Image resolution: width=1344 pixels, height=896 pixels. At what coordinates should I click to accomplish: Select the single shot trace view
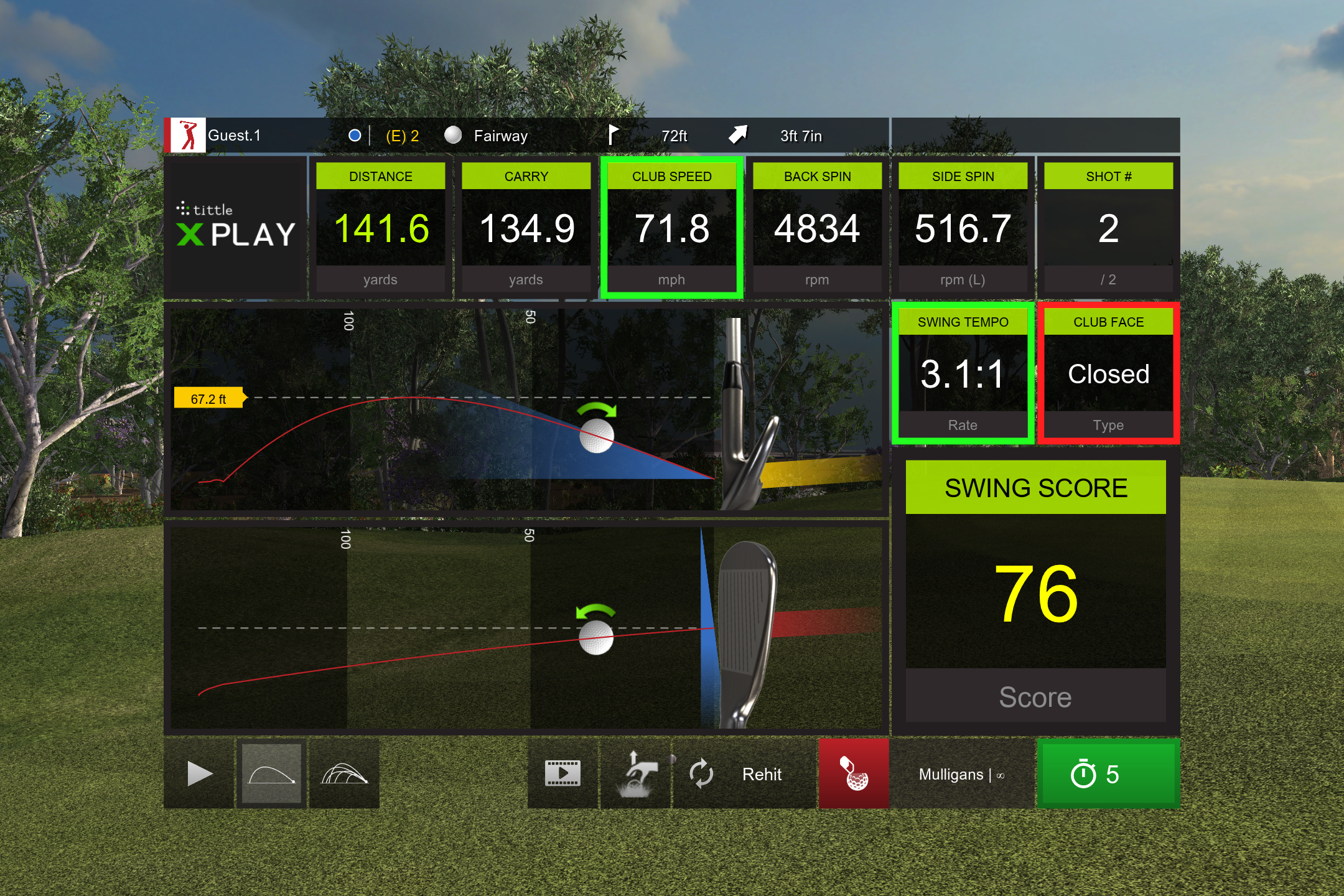[271, 774]
